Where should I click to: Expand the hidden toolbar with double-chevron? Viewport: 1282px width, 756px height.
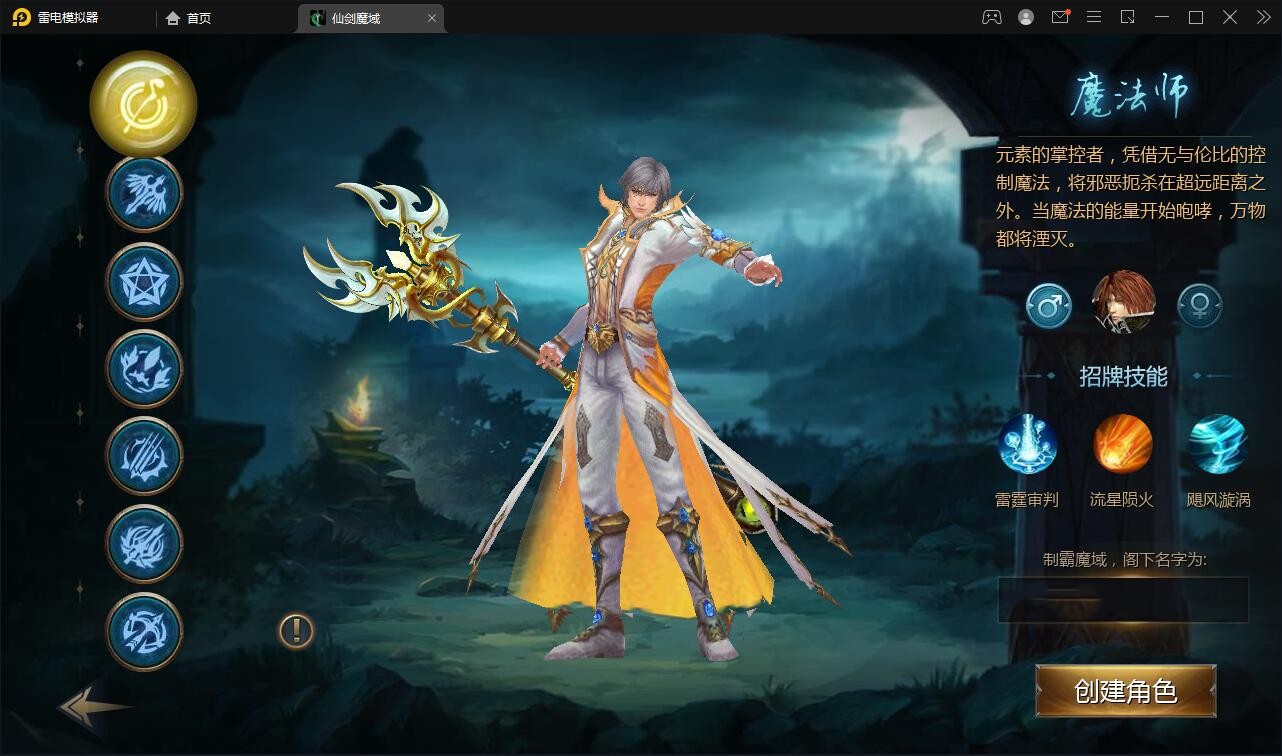click(1262, 17)
